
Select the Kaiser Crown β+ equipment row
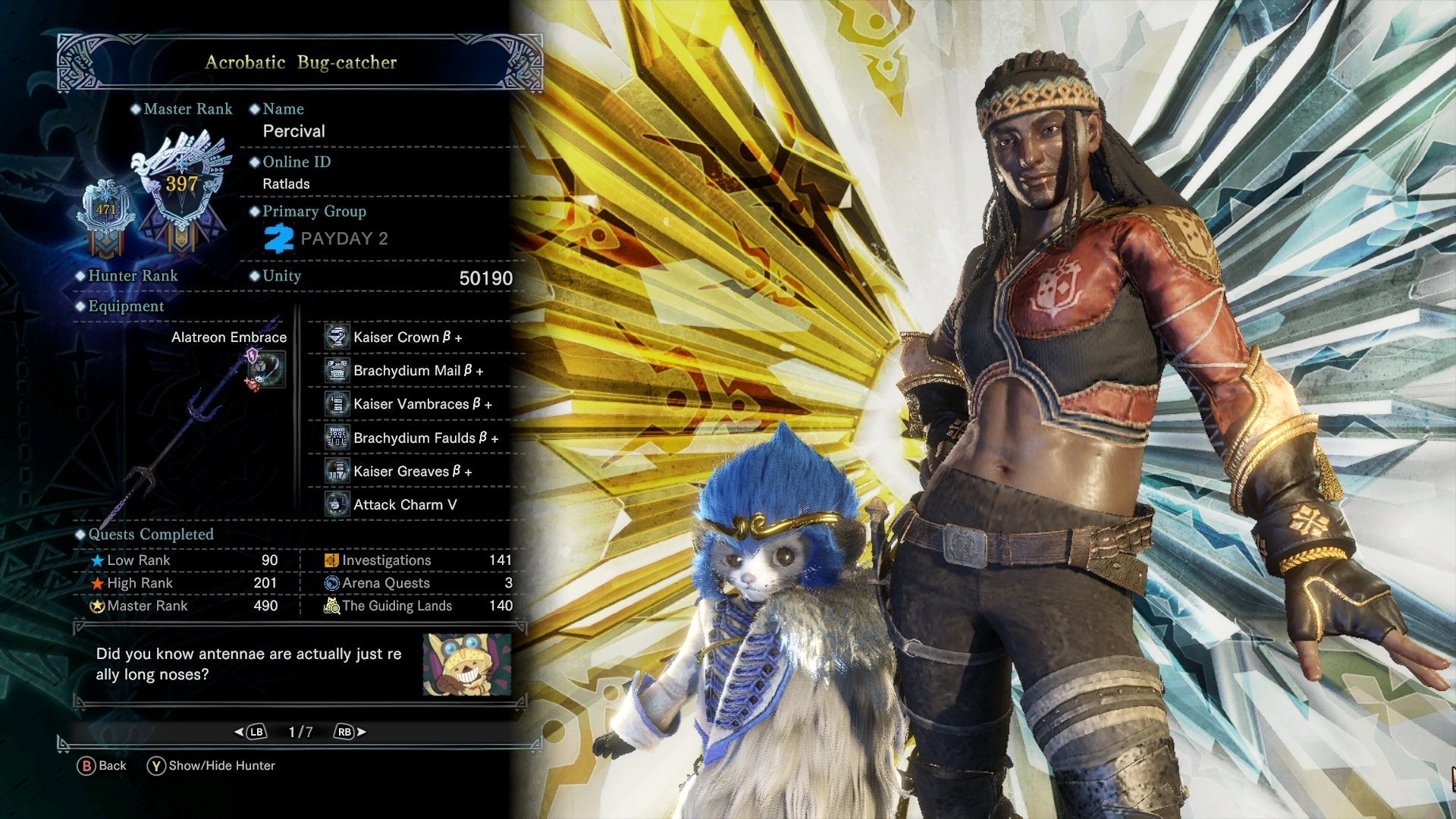[x=407, y=337]
